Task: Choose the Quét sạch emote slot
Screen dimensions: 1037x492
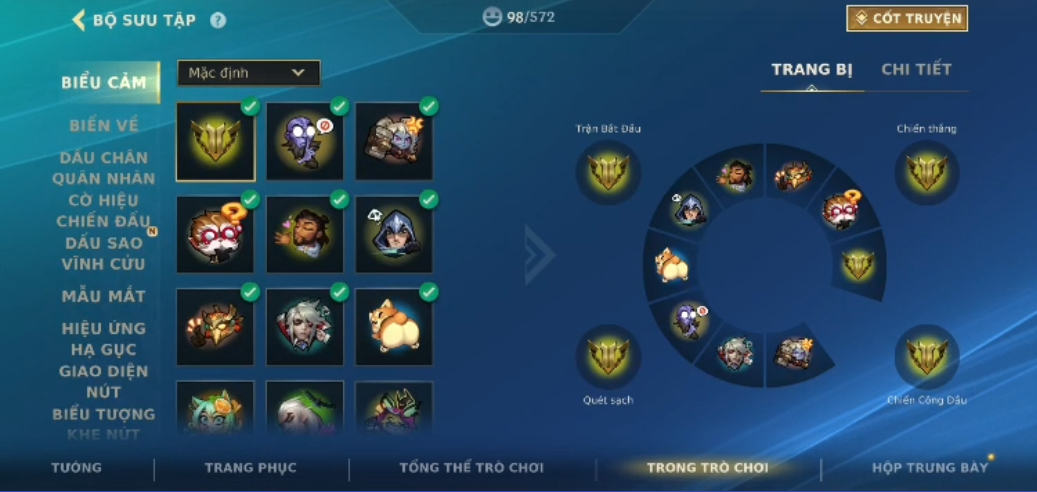Action: [608, 357]
